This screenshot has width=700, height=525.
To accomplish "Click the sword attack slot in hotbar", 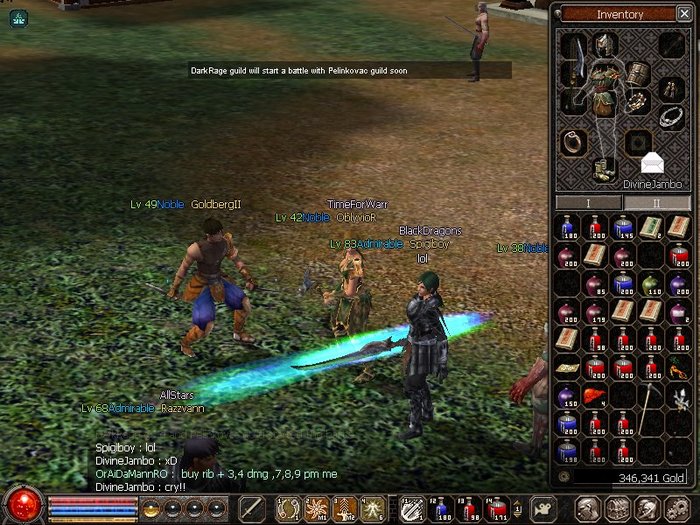I will [252, 507].
